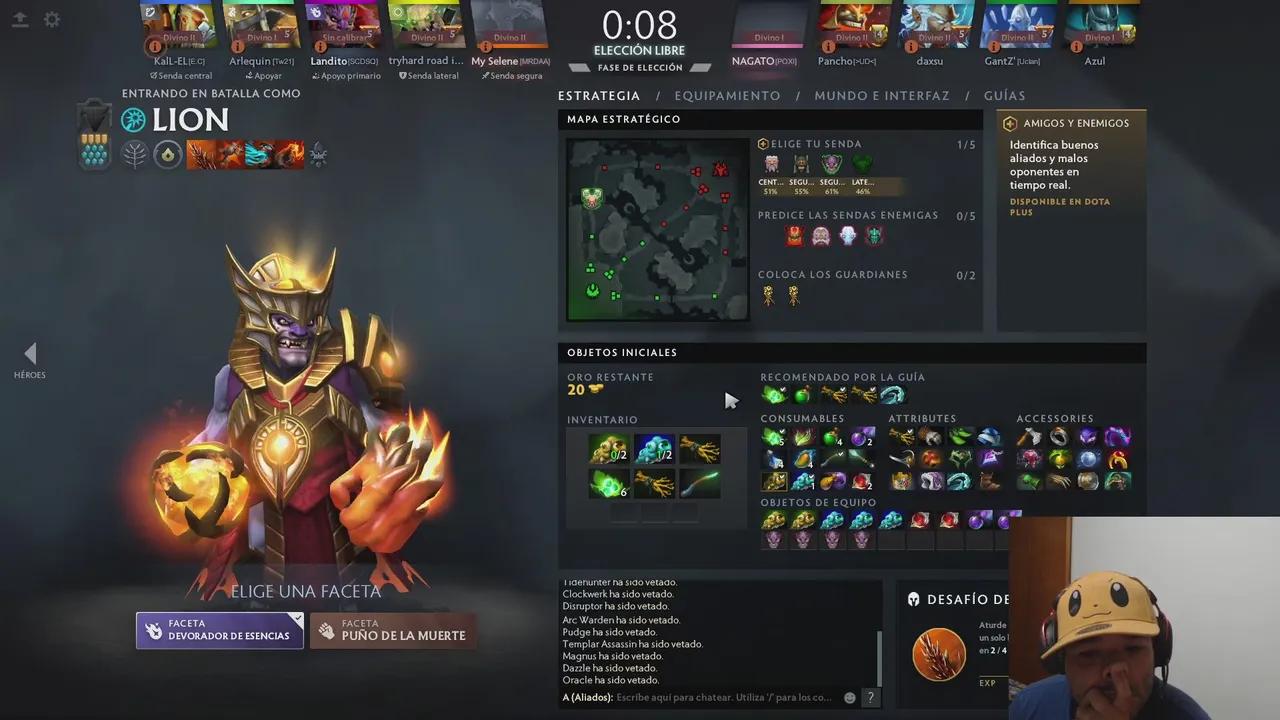Open the Disponible en Dota Plus link
The height and width of the screenshot is (720, 1280).
pyautogui.click(x=1059, y=206)
